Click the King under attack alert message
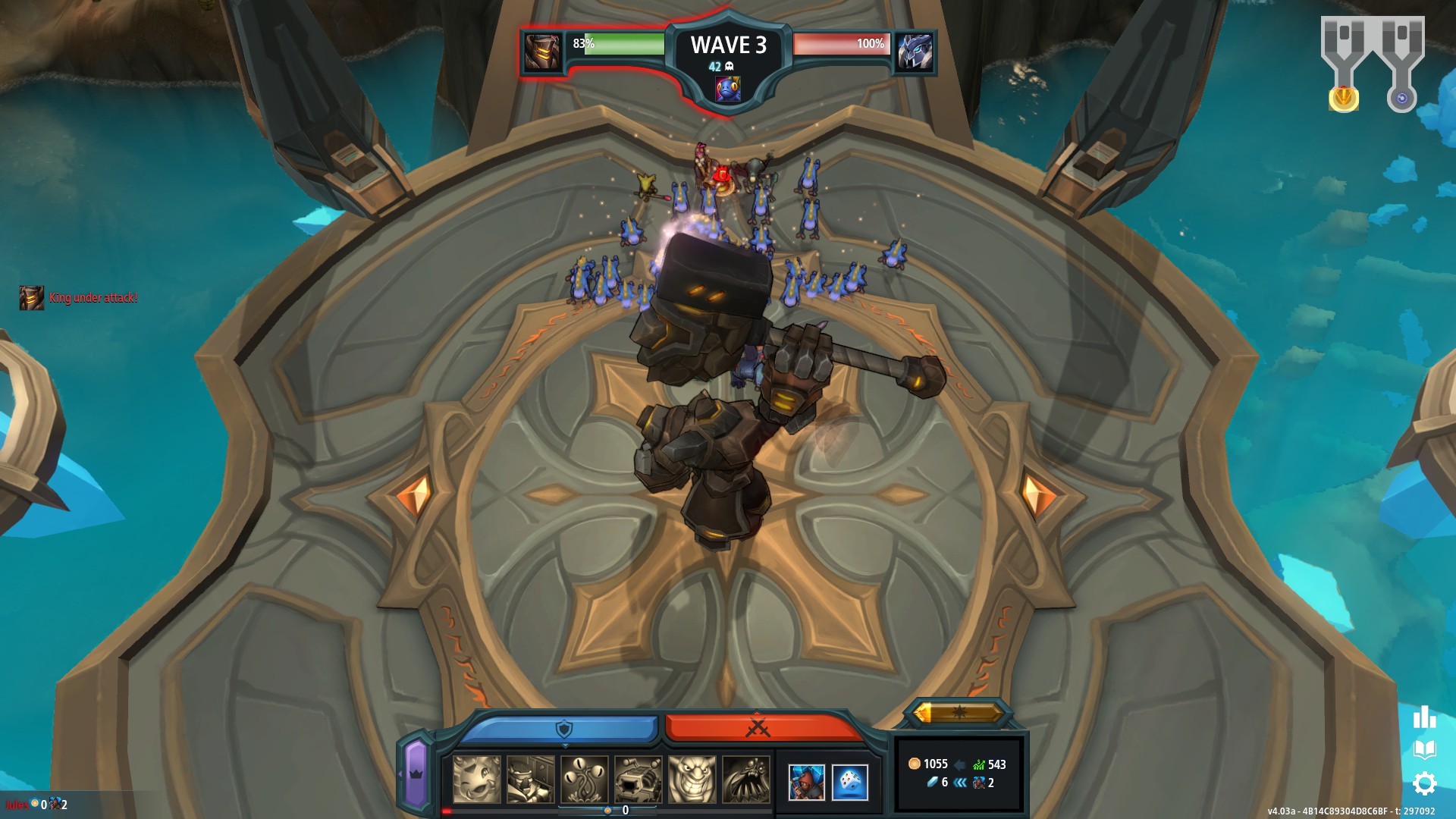Screen dimensions: 1456x819 pyautogui.click(x=93, y=299)
